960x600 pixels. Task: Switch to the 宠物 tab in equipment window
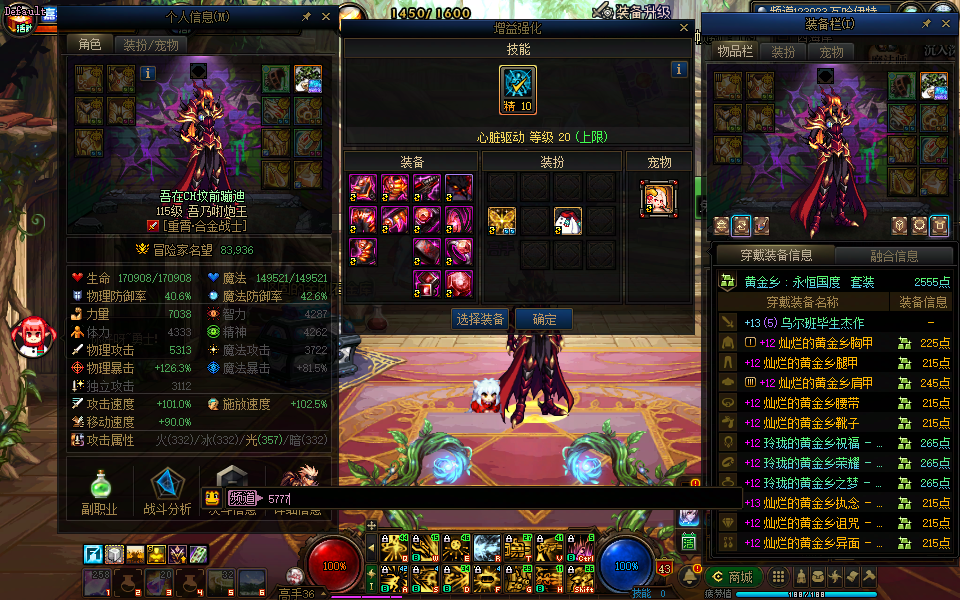(832, 52)
